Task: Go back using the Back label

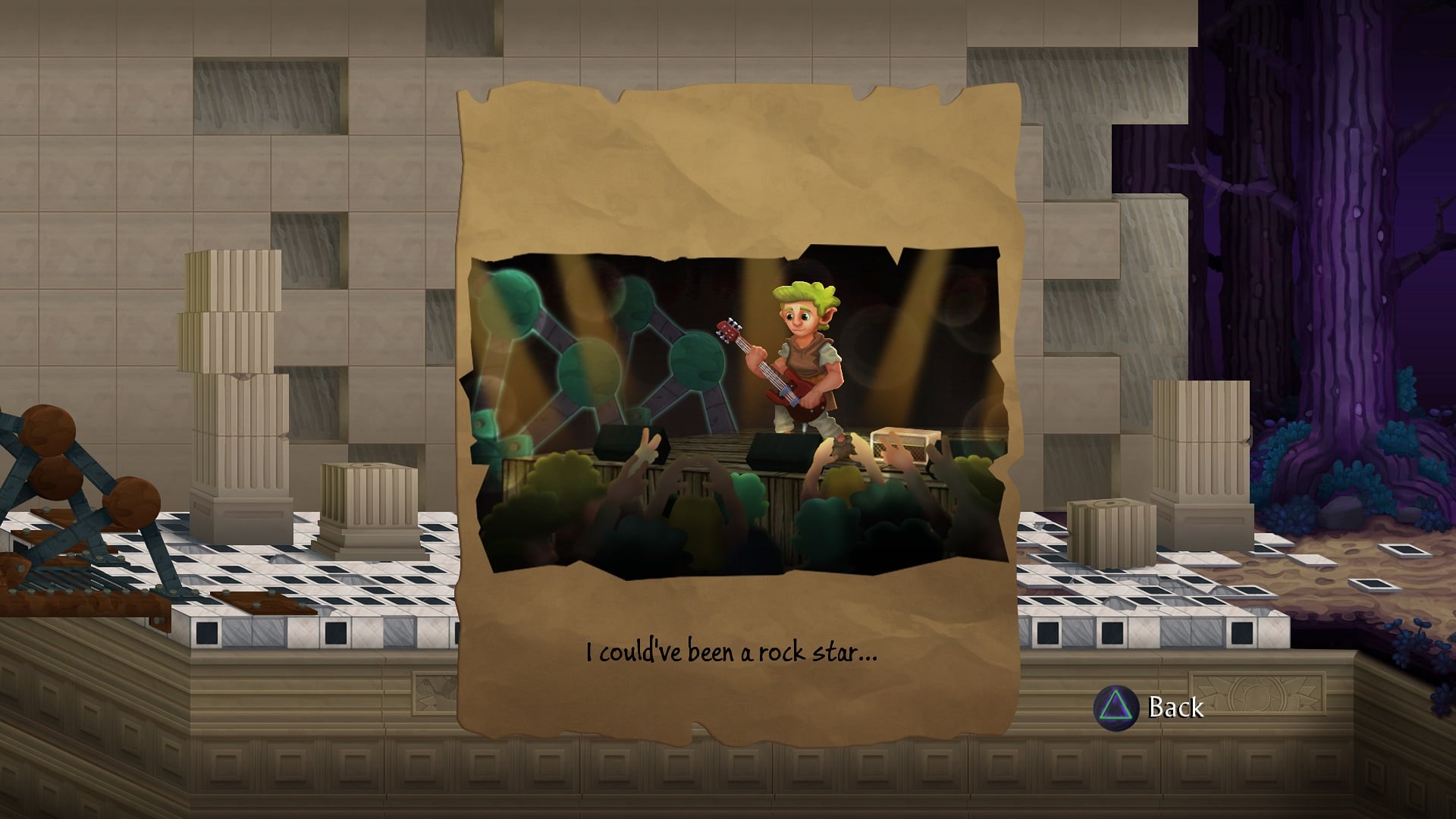Action: point(1175,707)
